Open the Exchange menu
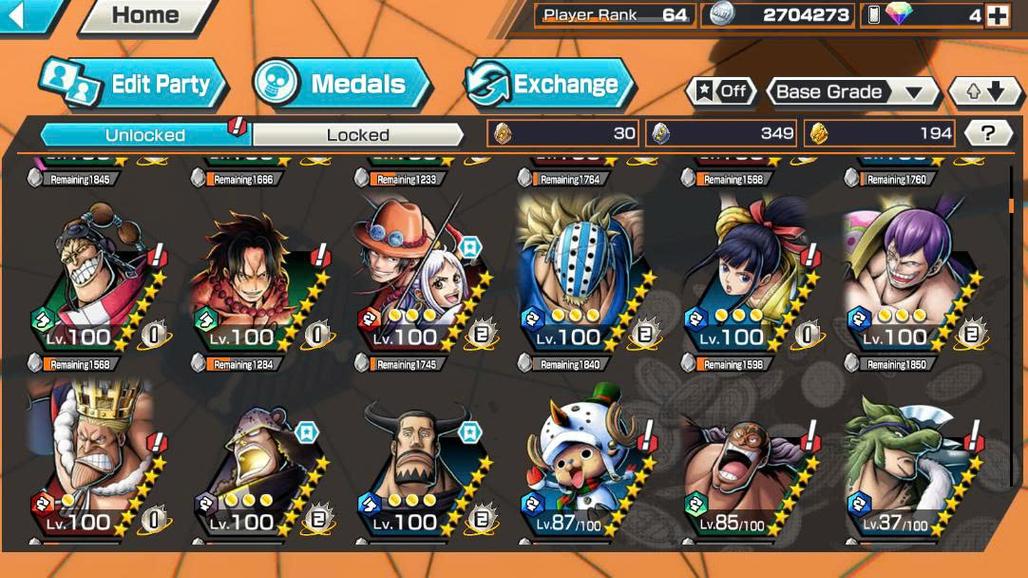 549,84
